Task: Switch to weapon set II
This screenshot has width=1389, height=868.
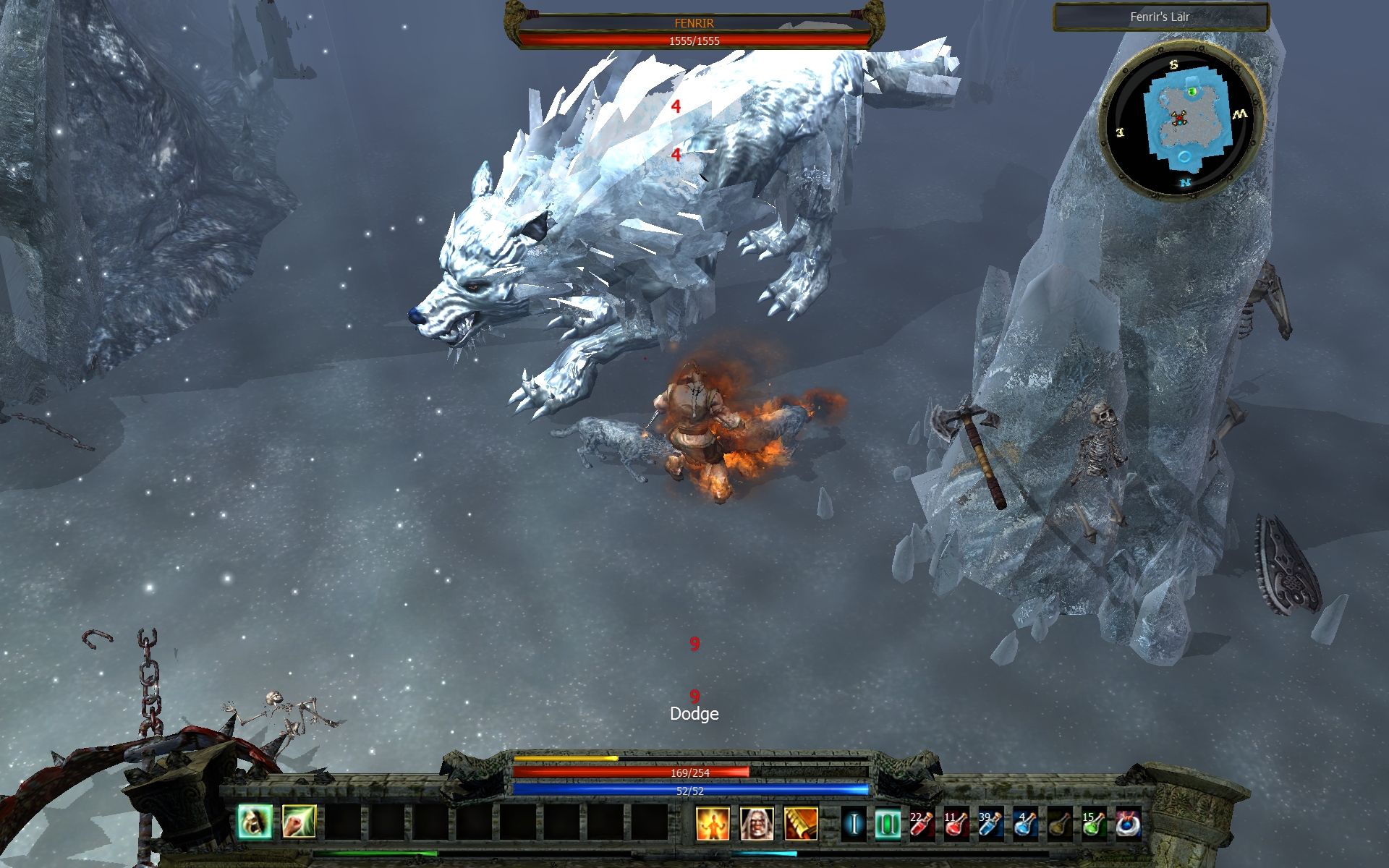Action: tap(887, 824)
